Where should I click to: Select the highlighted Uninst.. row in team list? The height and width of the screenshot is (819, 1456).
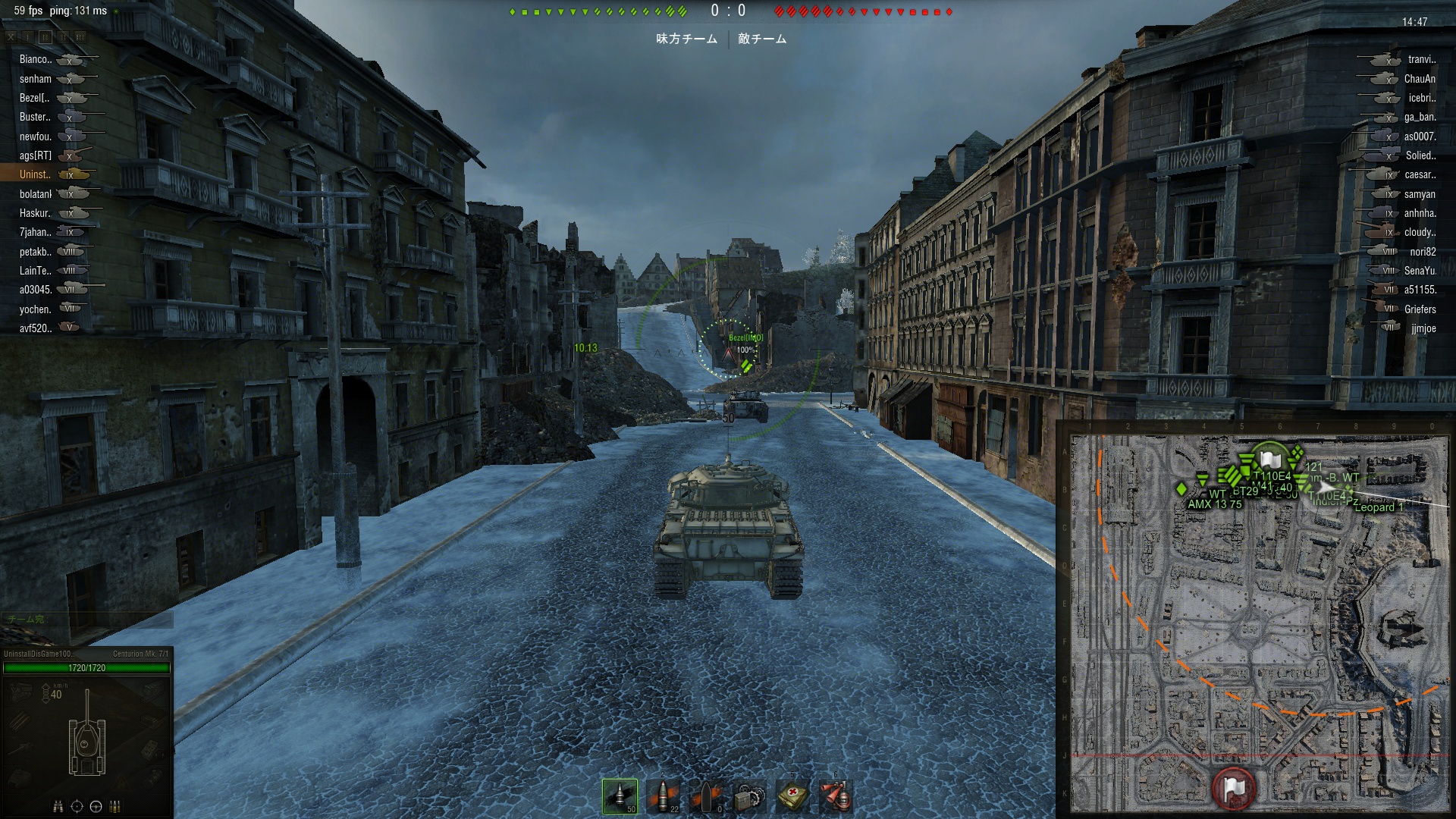pos(36,174)
